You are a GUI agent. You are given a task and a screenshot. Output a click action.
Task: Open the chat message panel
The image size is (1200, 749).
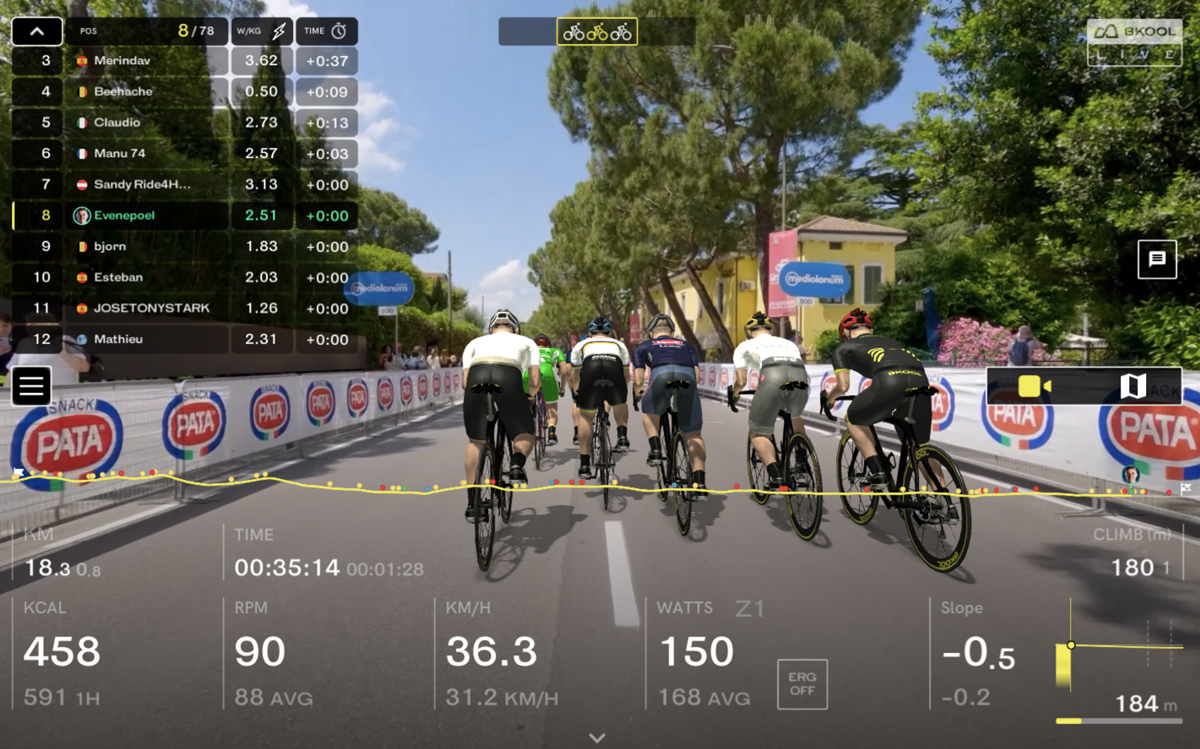(1157, 259)
